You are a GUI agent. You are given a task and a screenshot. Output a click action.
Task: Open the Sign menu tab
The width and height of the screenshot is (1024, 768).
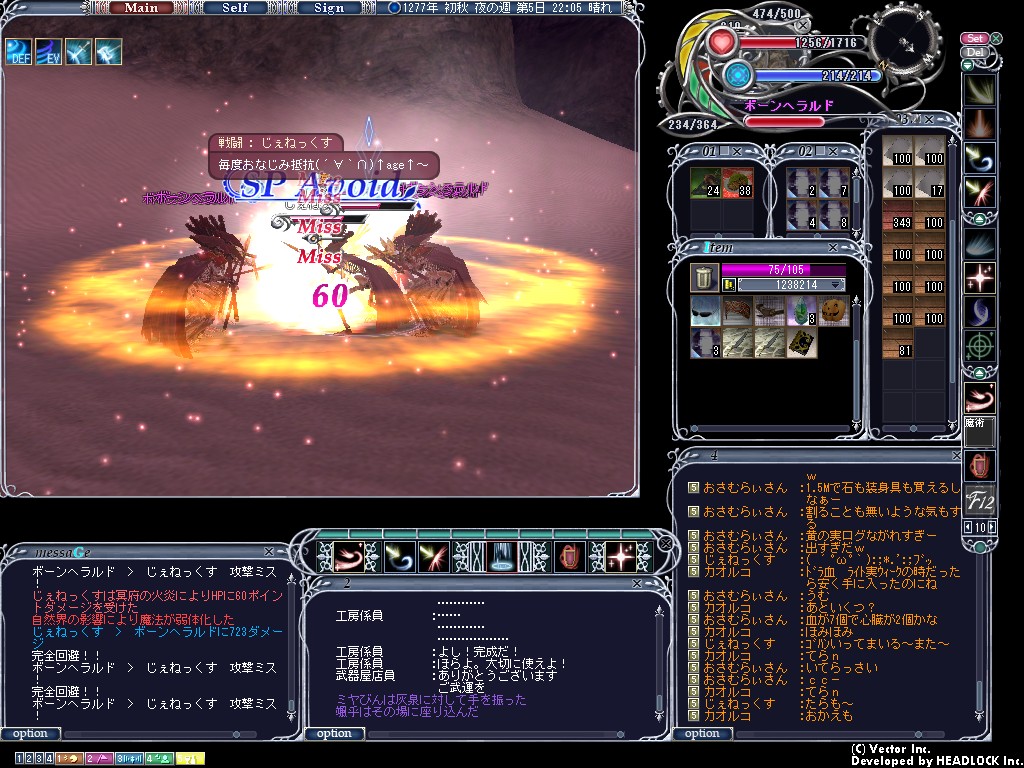click(329, 8)
